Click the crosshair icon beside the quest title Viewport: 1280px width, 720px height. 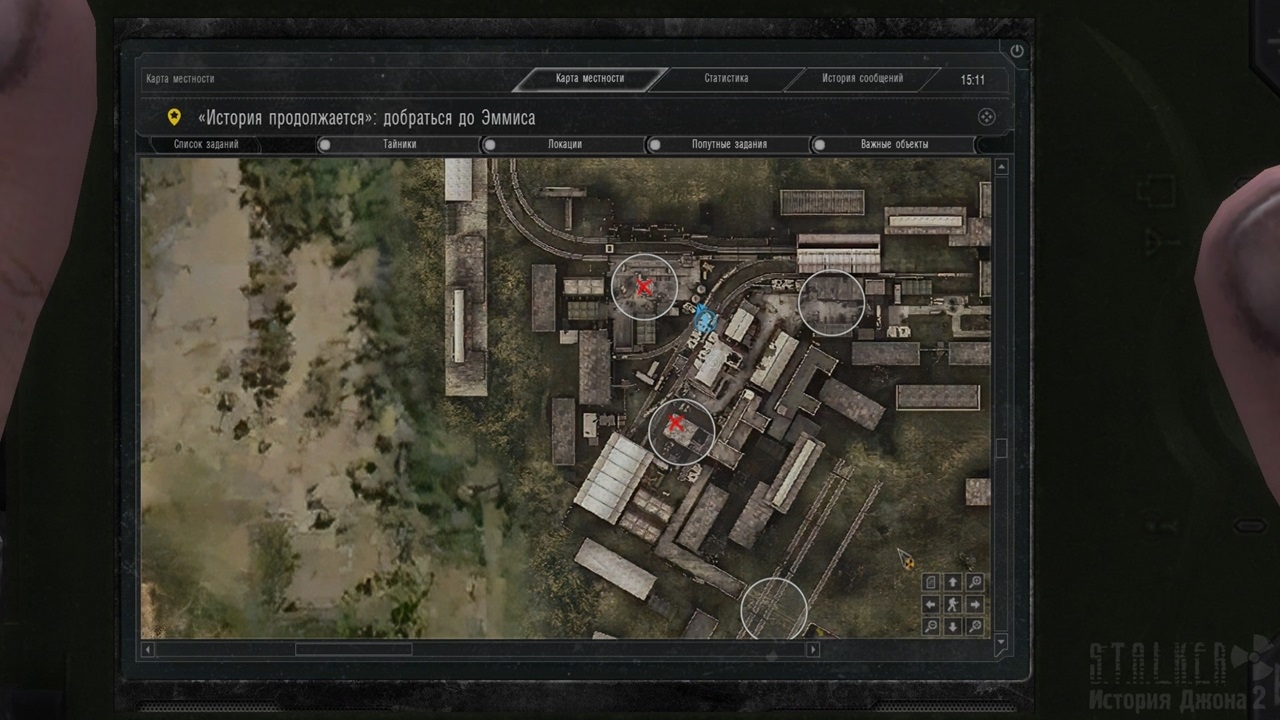point(986,117)
